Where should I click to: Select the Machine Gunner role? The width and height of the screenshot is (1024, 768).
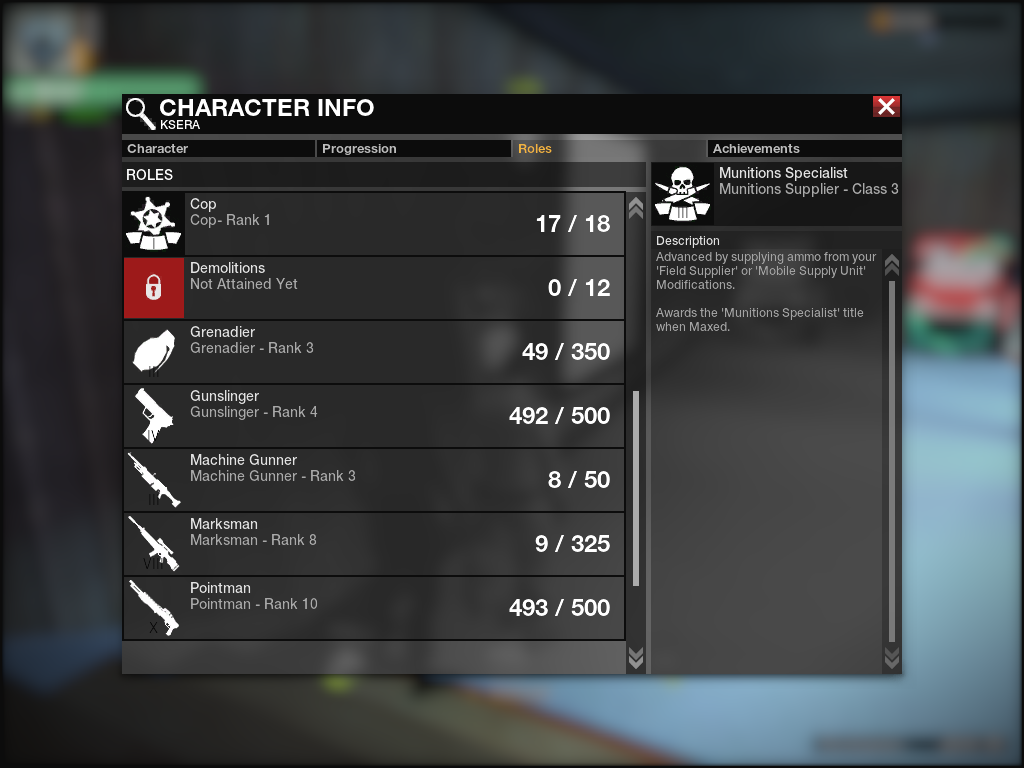point(374,480)
